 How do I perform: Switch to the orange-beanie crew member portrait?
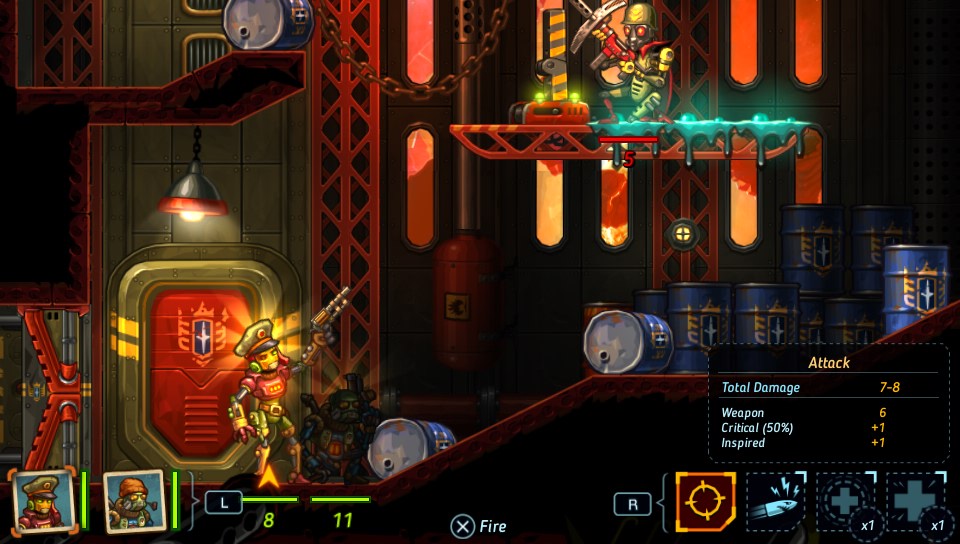coord(134,500)
